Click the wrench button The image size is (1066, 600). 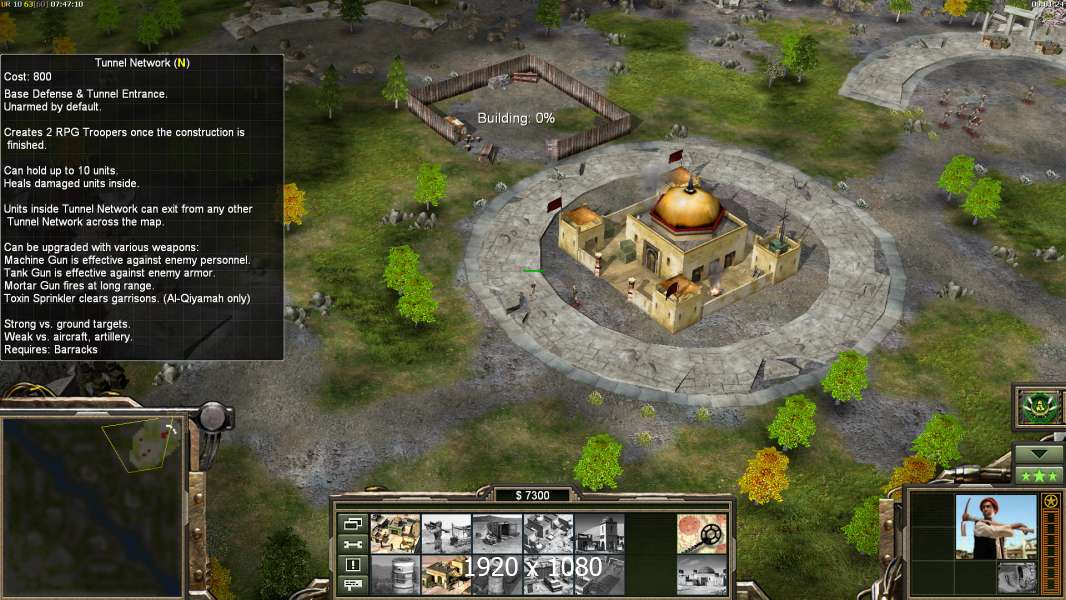pyautogui.click(x=352, y=544)
